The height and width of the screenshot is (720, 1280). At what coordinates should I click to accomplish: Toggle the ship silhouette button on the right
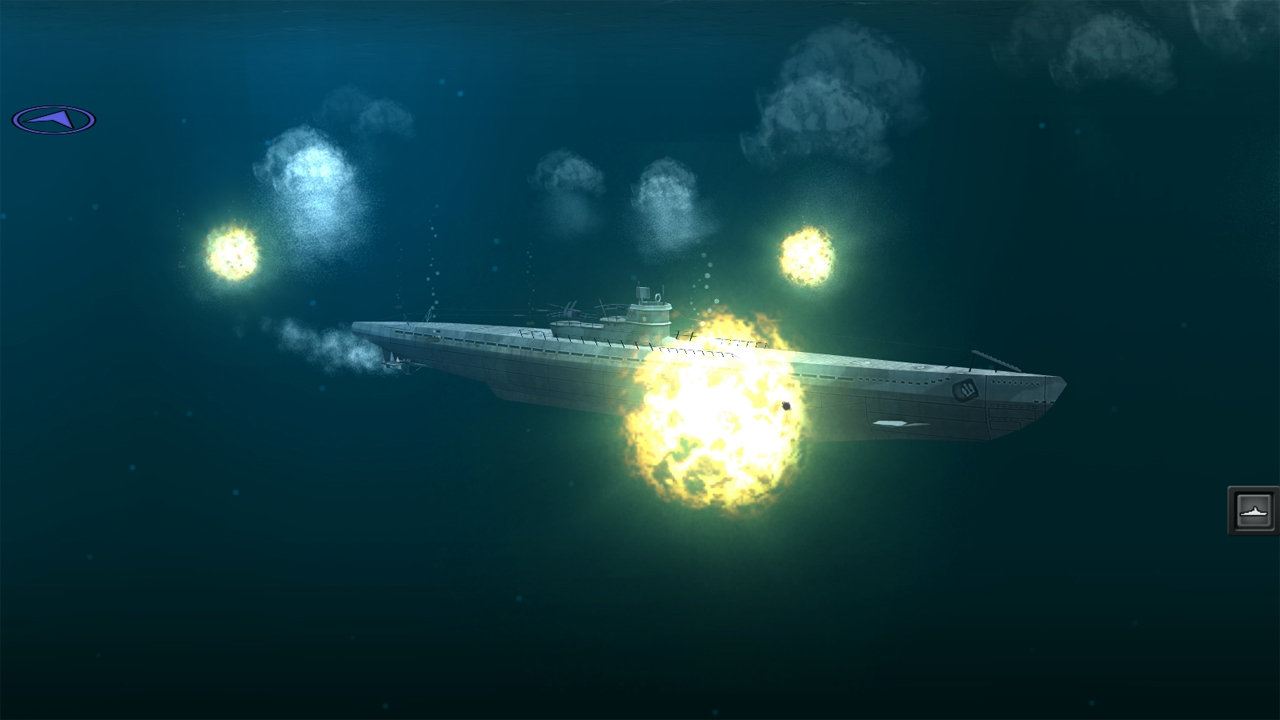click(x=1251, y=509)
